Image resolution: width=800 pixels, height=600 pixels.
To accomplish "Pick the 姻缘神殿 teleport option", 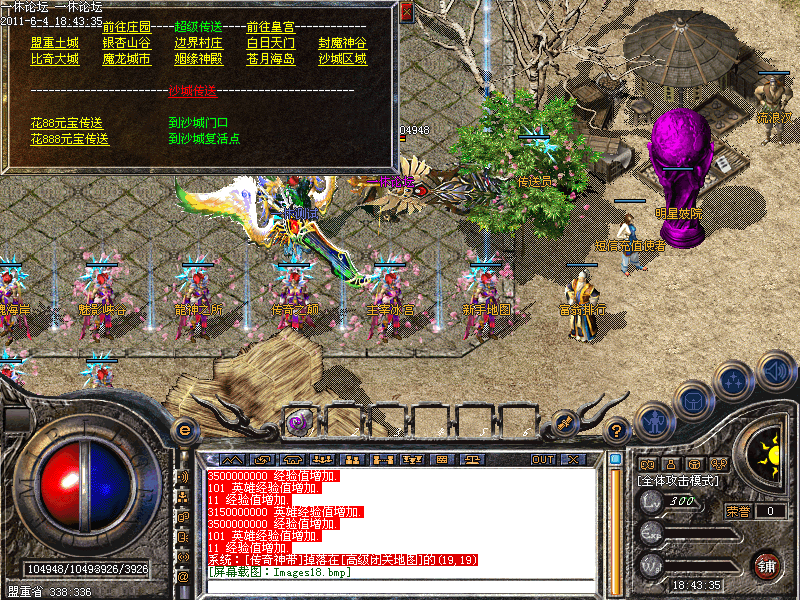I will [198, 59].
